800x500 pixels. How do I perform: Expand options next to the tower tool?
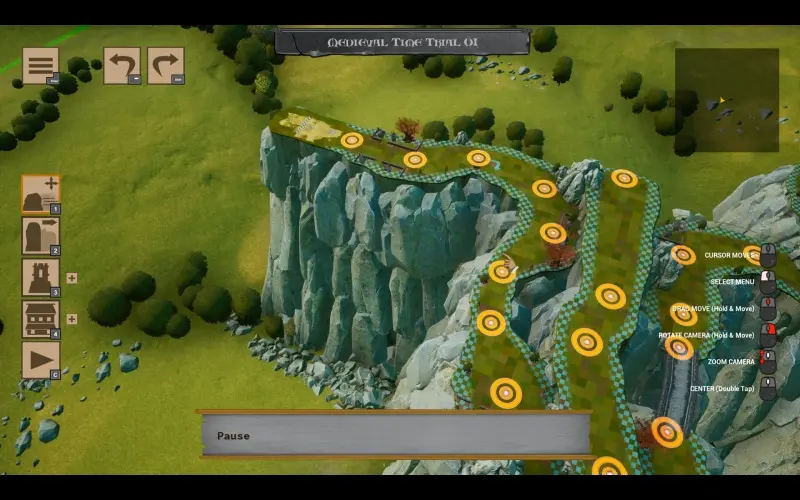tap(72, 278)
